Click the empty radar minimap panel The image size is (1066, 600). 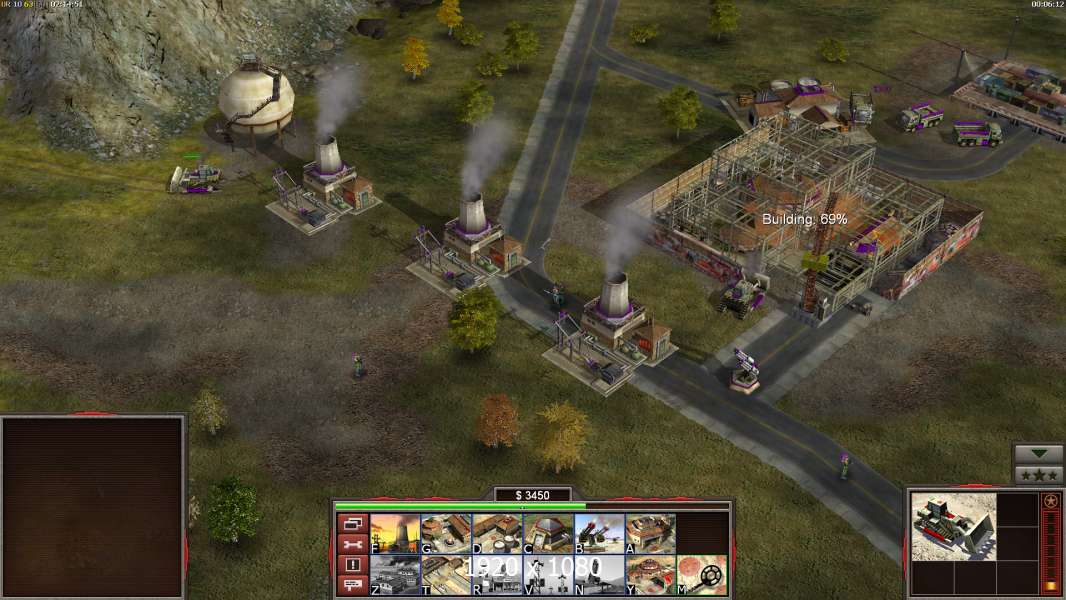[93, 507]
